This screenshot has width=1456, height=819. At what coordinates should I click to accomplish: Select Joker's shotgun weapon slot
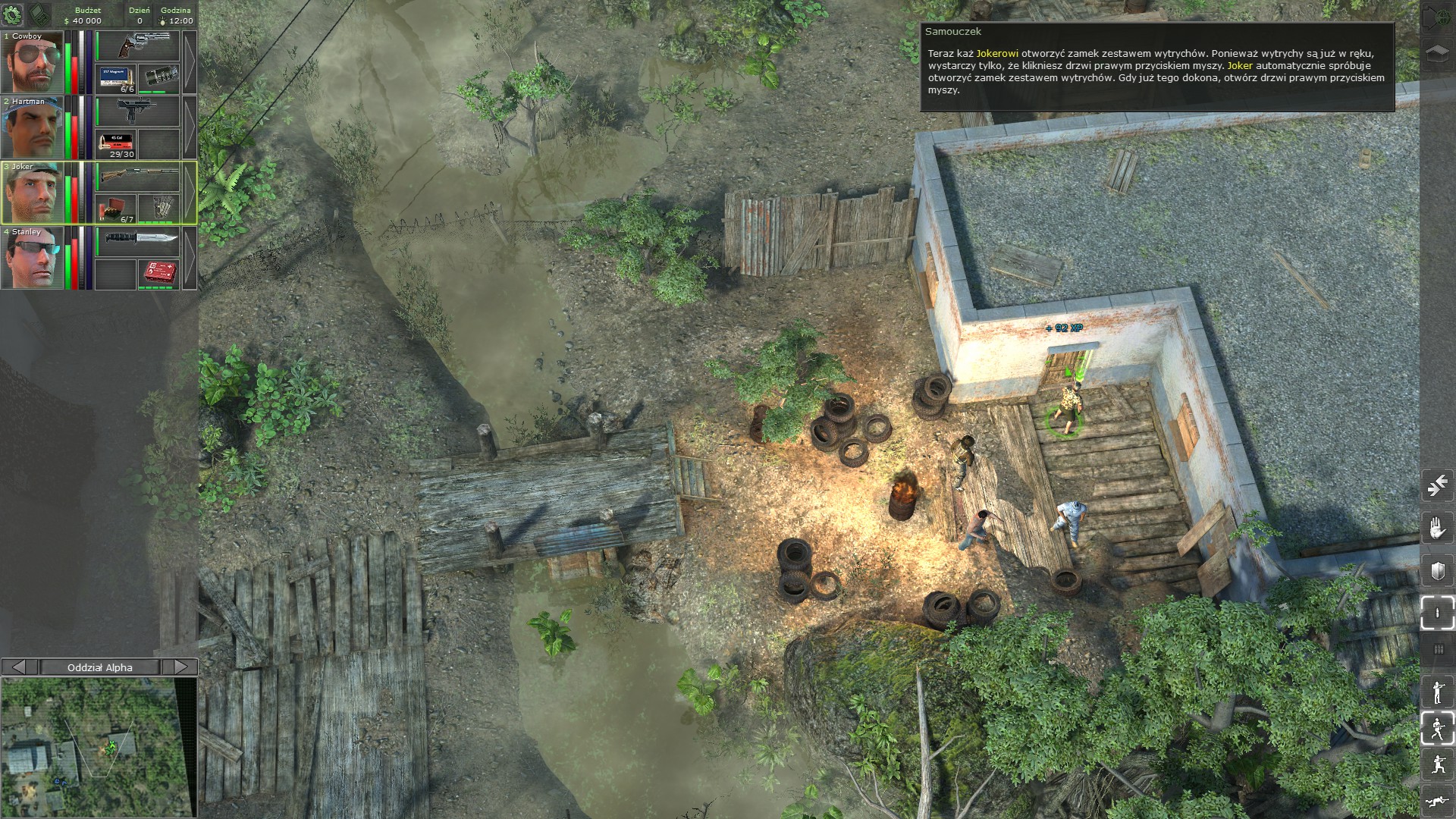(x=137, y=177)
